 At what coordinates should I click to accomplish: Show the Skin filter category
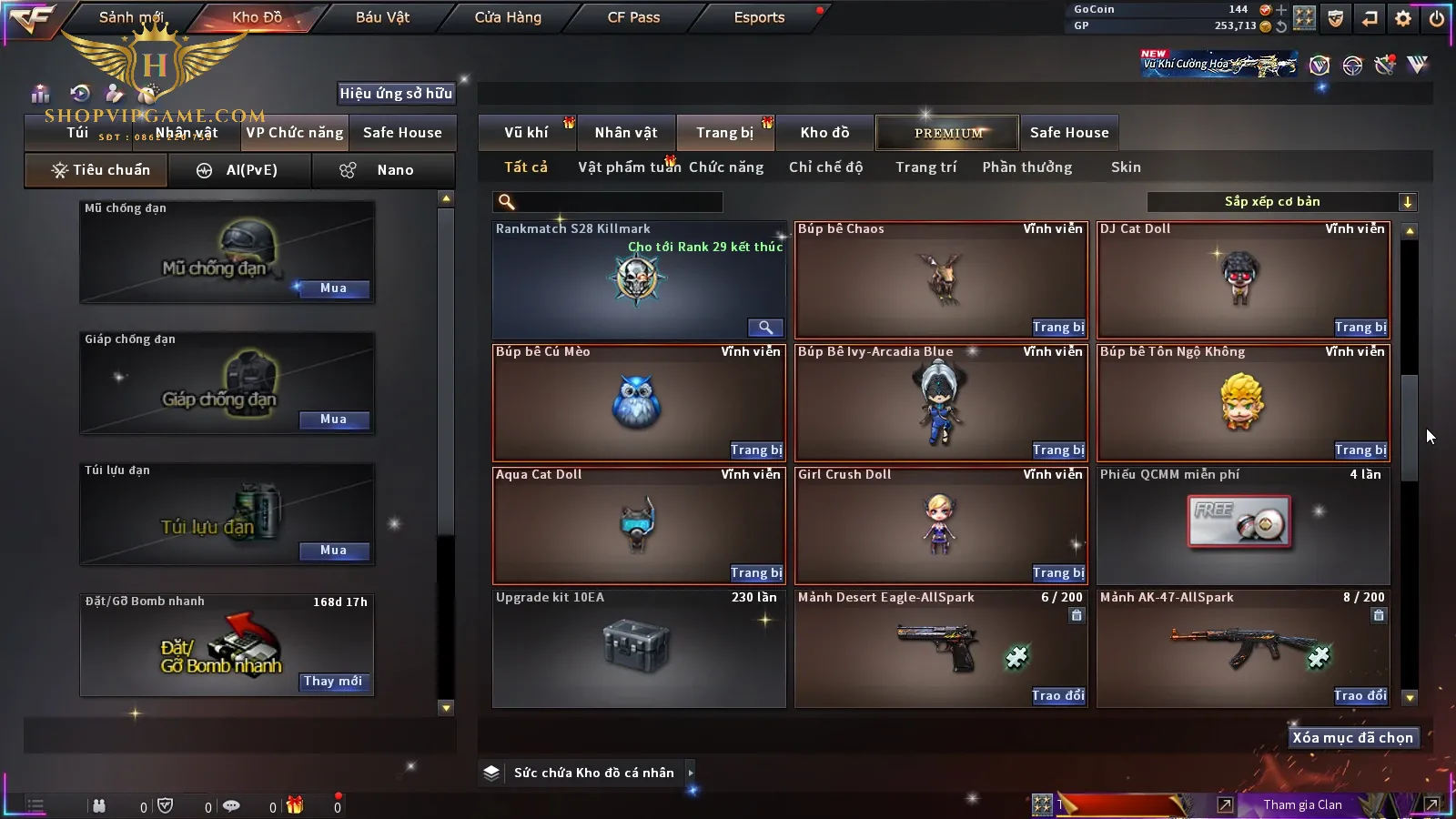(x=1126, y=167)
